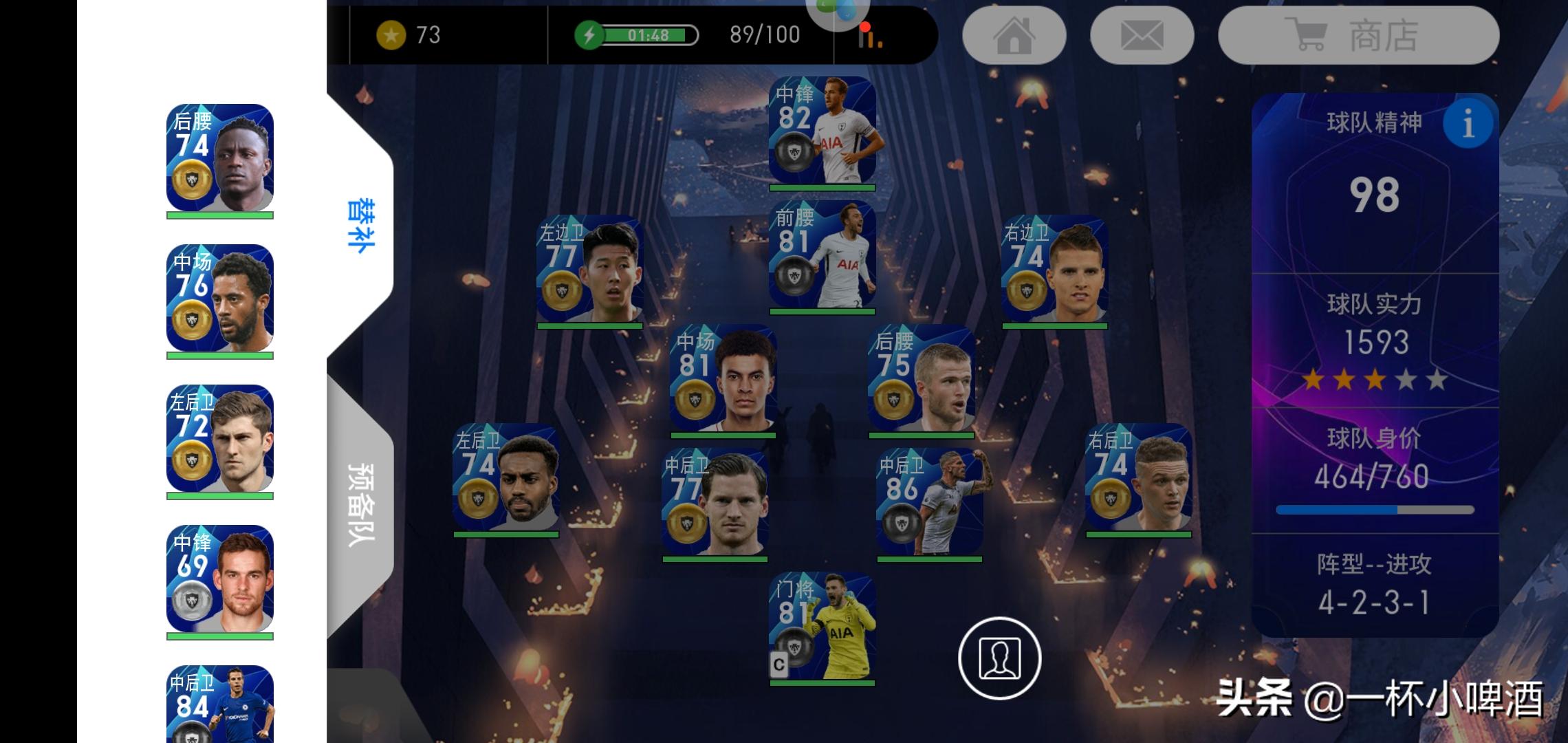The image size is (1568, 743).
Task: Choose the 74-rated 右边卫 right winger card
Action: [x=1054, y=269]
